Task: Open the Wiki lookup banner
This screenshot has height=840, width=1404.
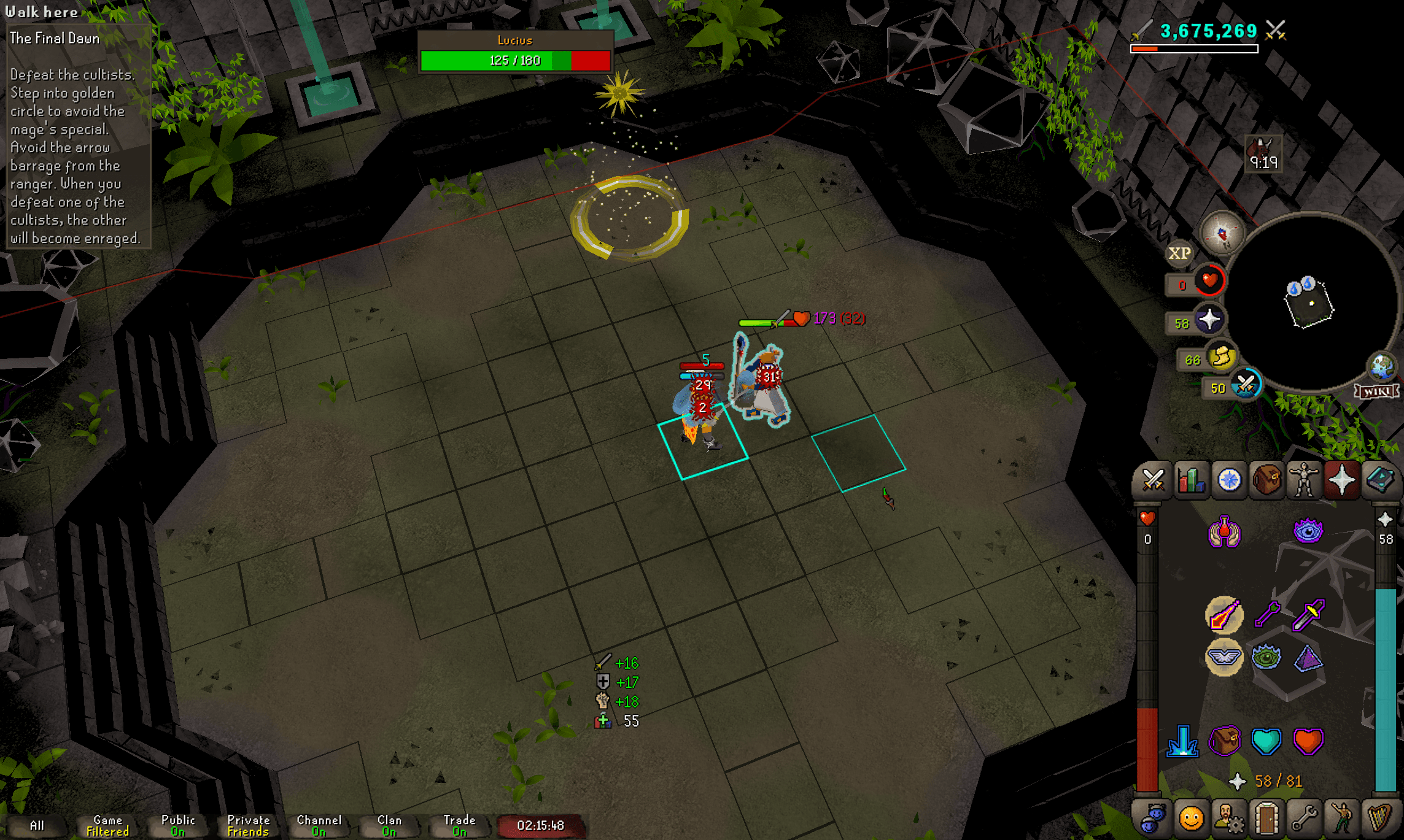Action: click(1378, 391)
